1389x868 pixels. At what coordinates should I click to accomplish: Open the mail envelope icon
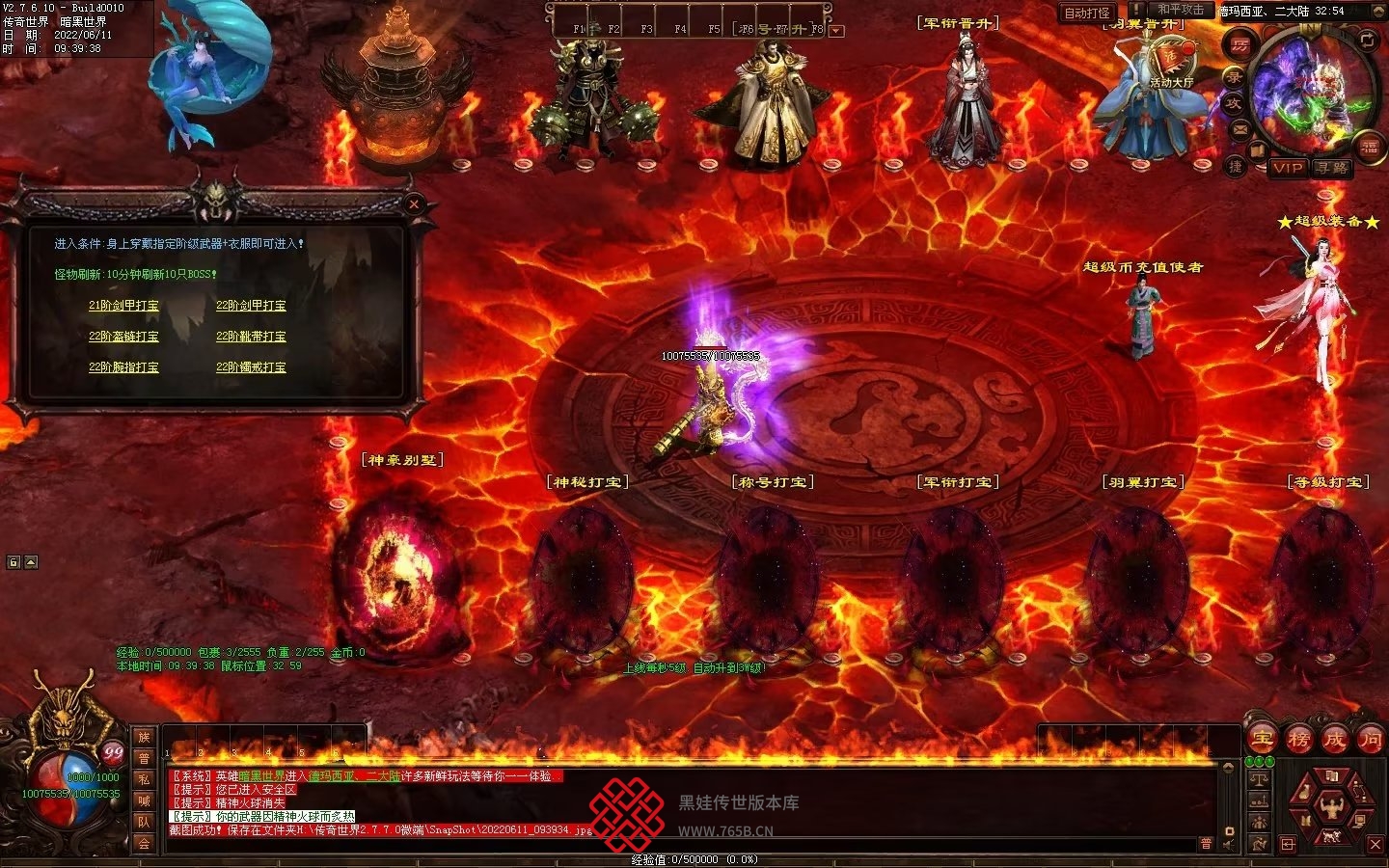pos(1240,129)
